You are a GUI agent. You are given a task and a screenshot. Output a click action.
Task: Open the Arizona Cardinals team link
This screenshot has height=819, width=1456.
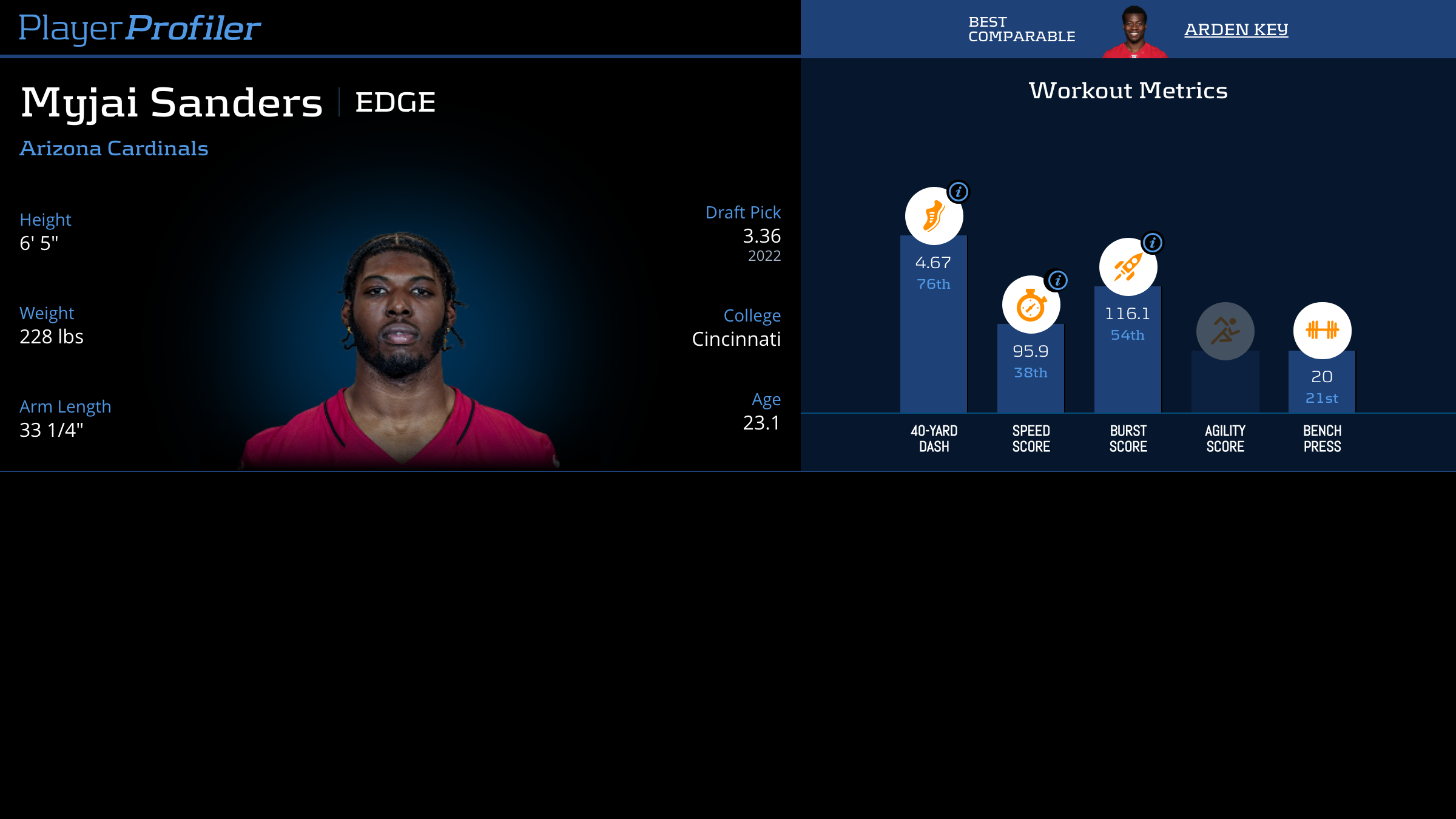pos(114,149)
